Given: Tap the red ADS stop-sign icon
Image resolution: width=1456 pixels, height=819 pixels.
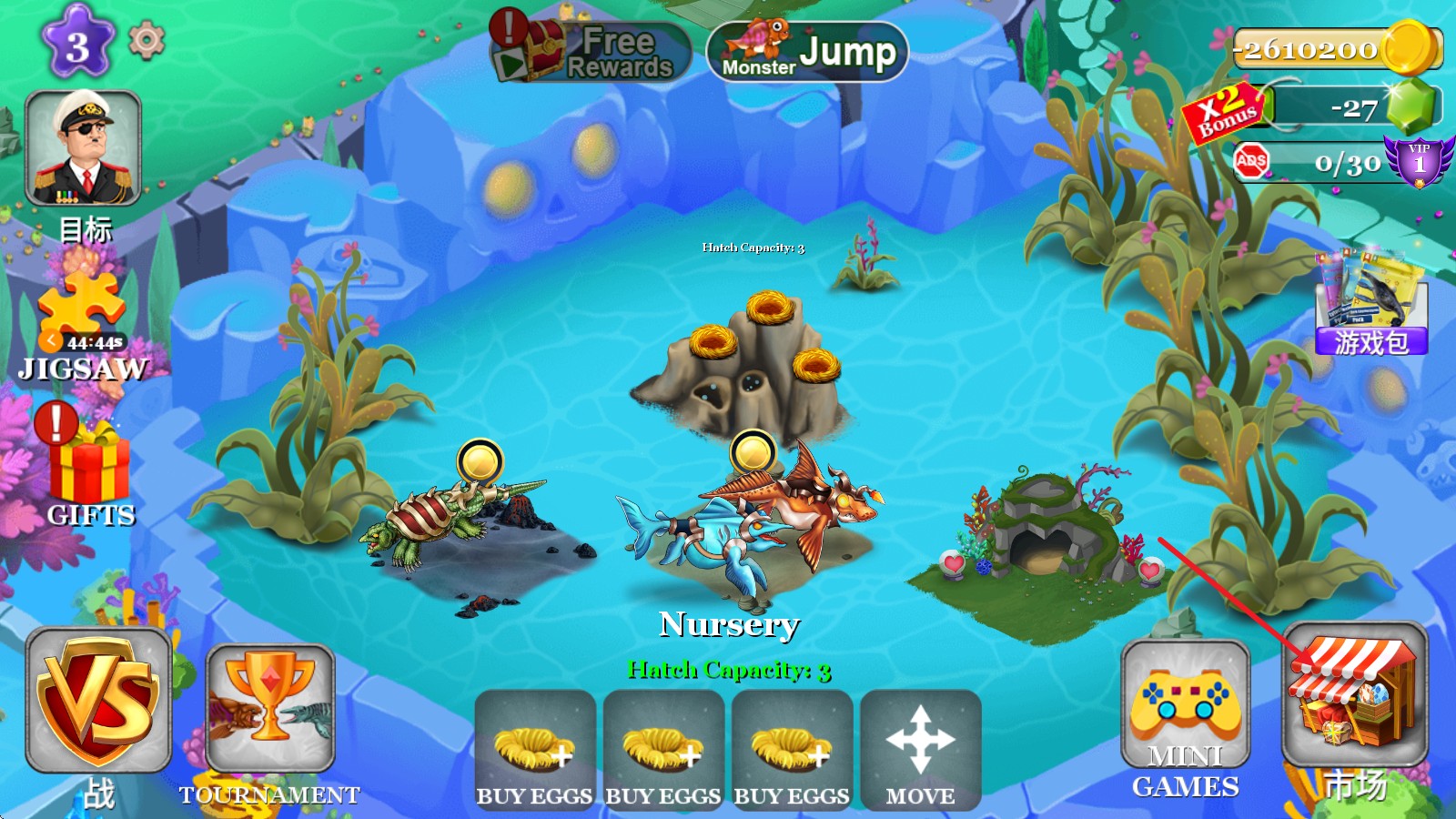Looking at the screenshot, I should (1251, 162).
